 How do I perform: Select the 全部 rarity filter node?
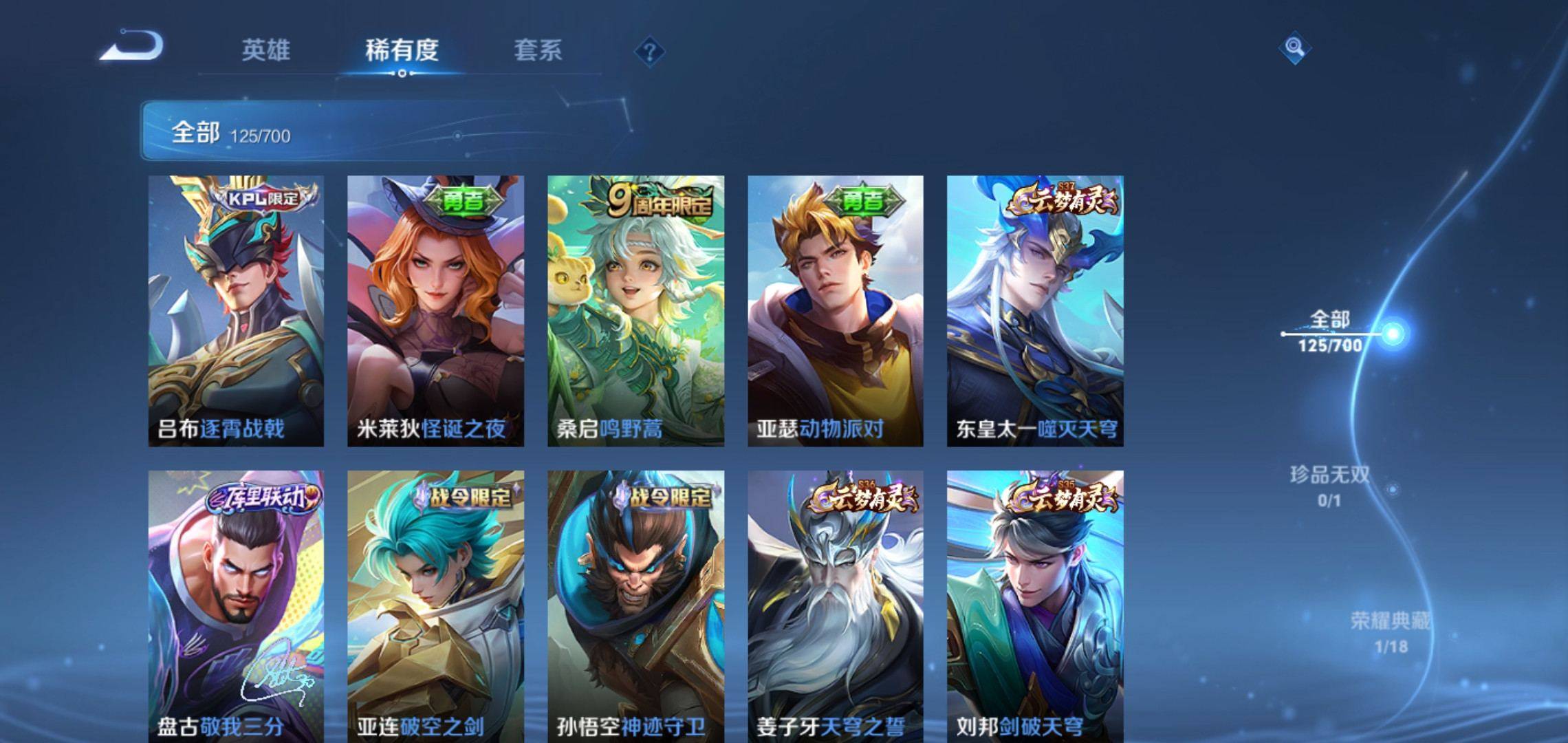(x=1330, y=331)
